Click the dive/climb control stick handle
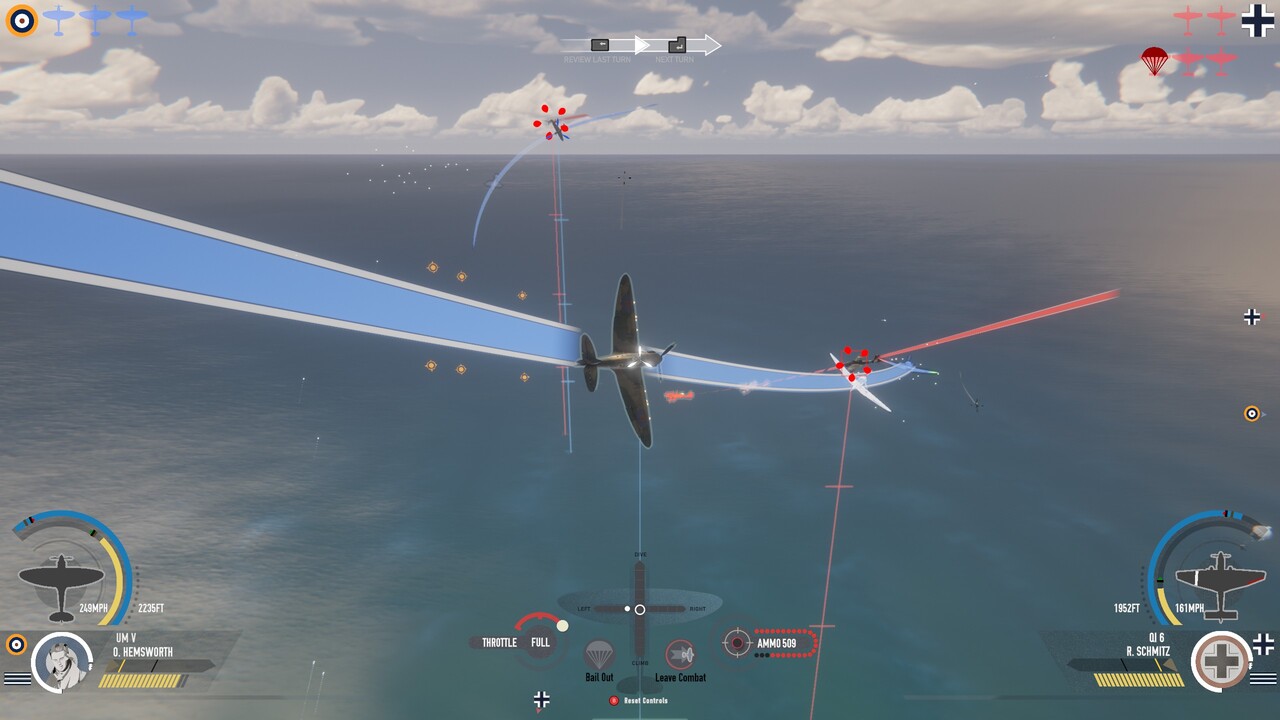 tap(639, 609)
